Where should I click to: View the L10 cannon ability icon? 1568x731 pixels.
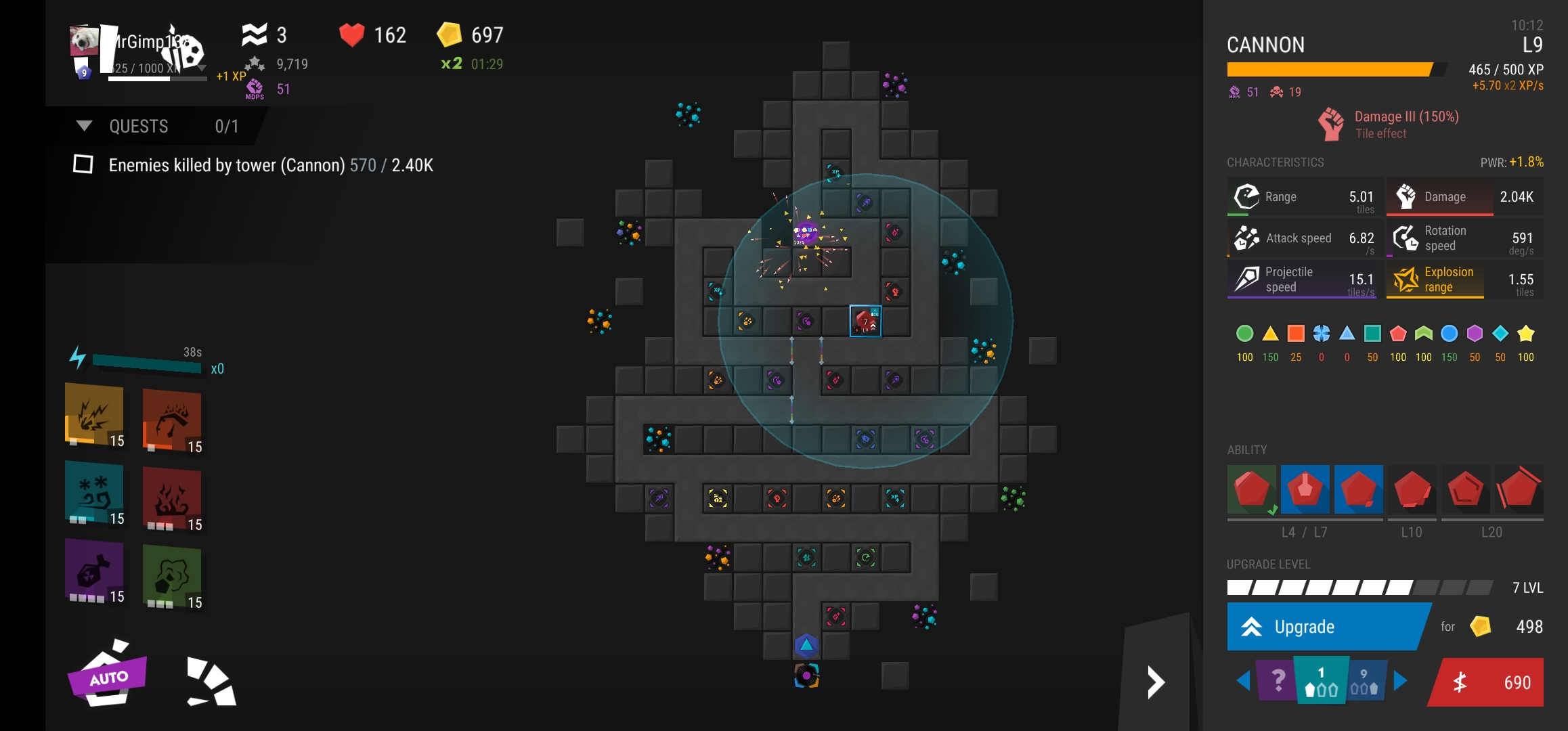click(1412, 489)
